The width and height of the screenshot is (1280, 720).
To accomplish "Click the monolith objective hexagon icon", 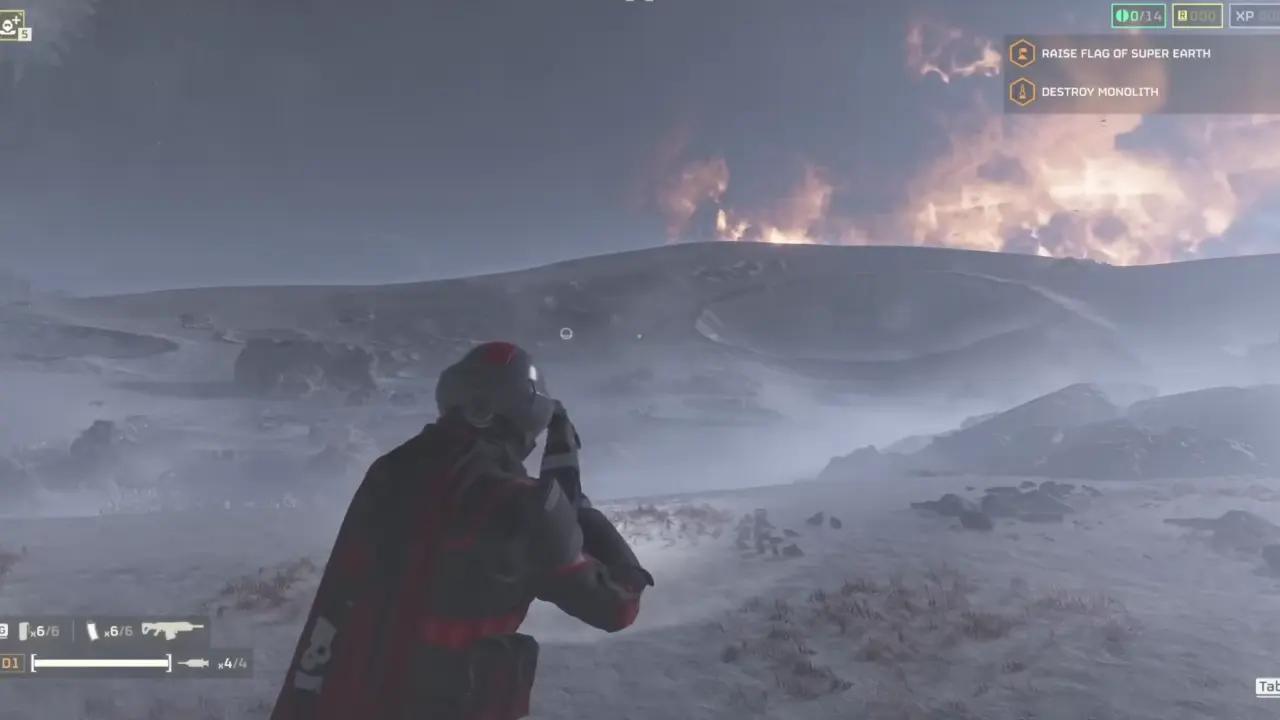I will tap(1022, 92).
